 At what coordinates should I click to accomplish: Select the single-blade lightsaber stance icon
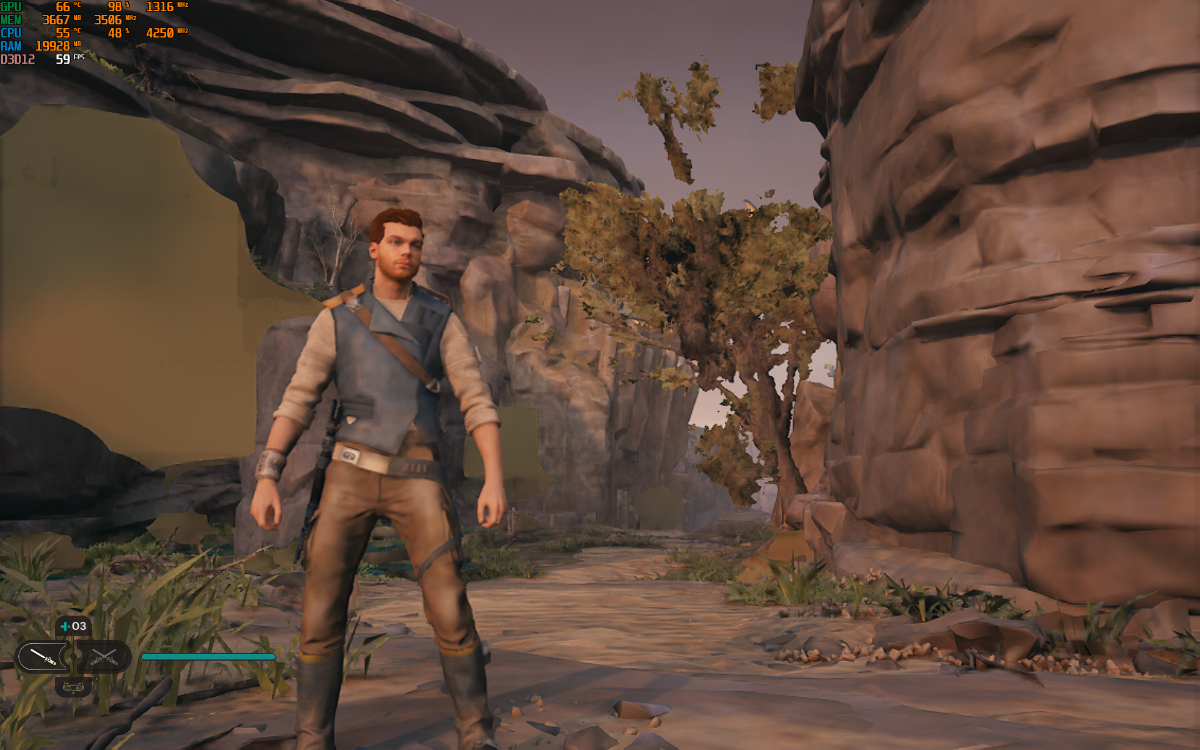click(40, 657)
